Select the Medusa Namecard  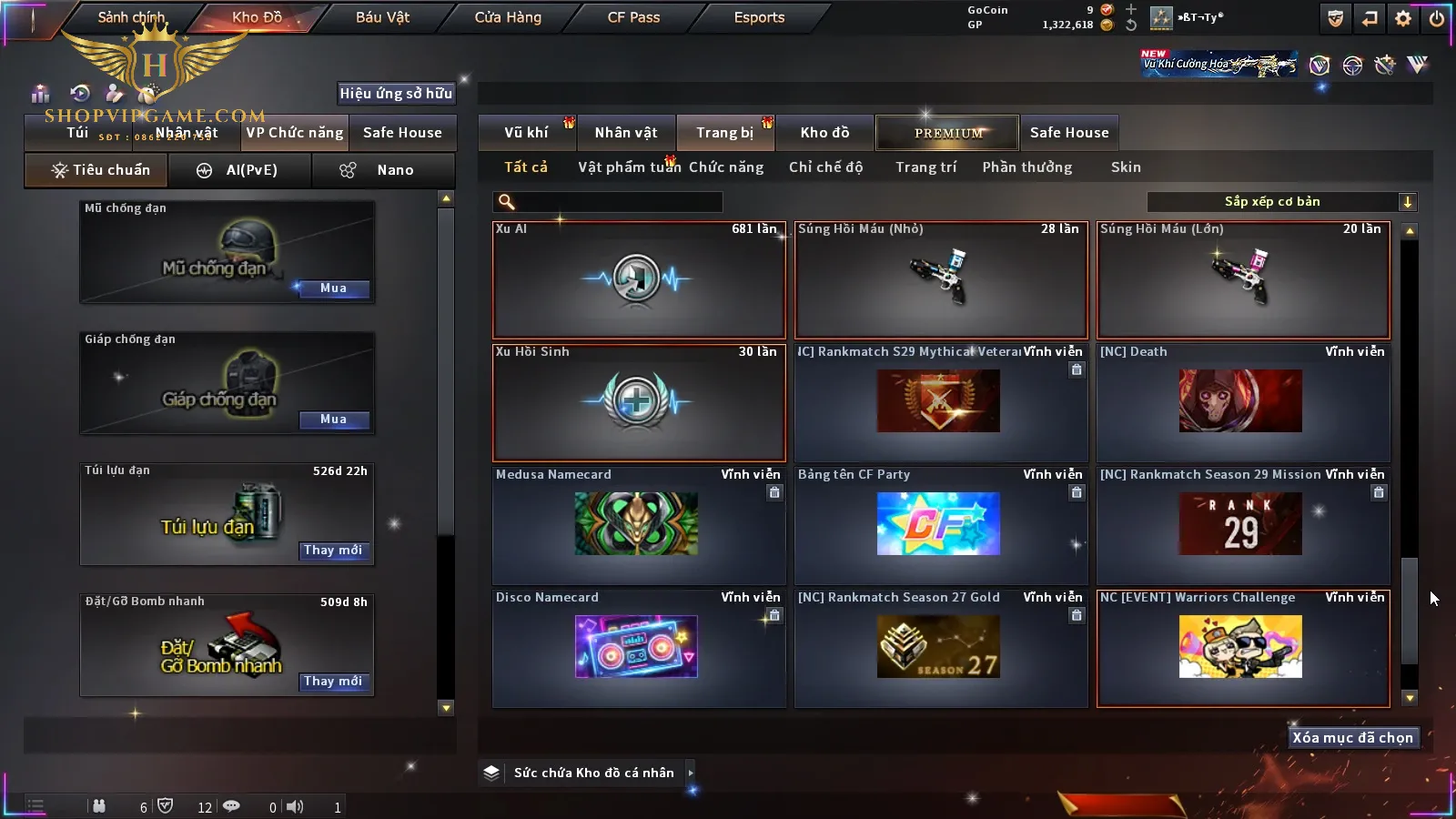(x=638, y=525)
